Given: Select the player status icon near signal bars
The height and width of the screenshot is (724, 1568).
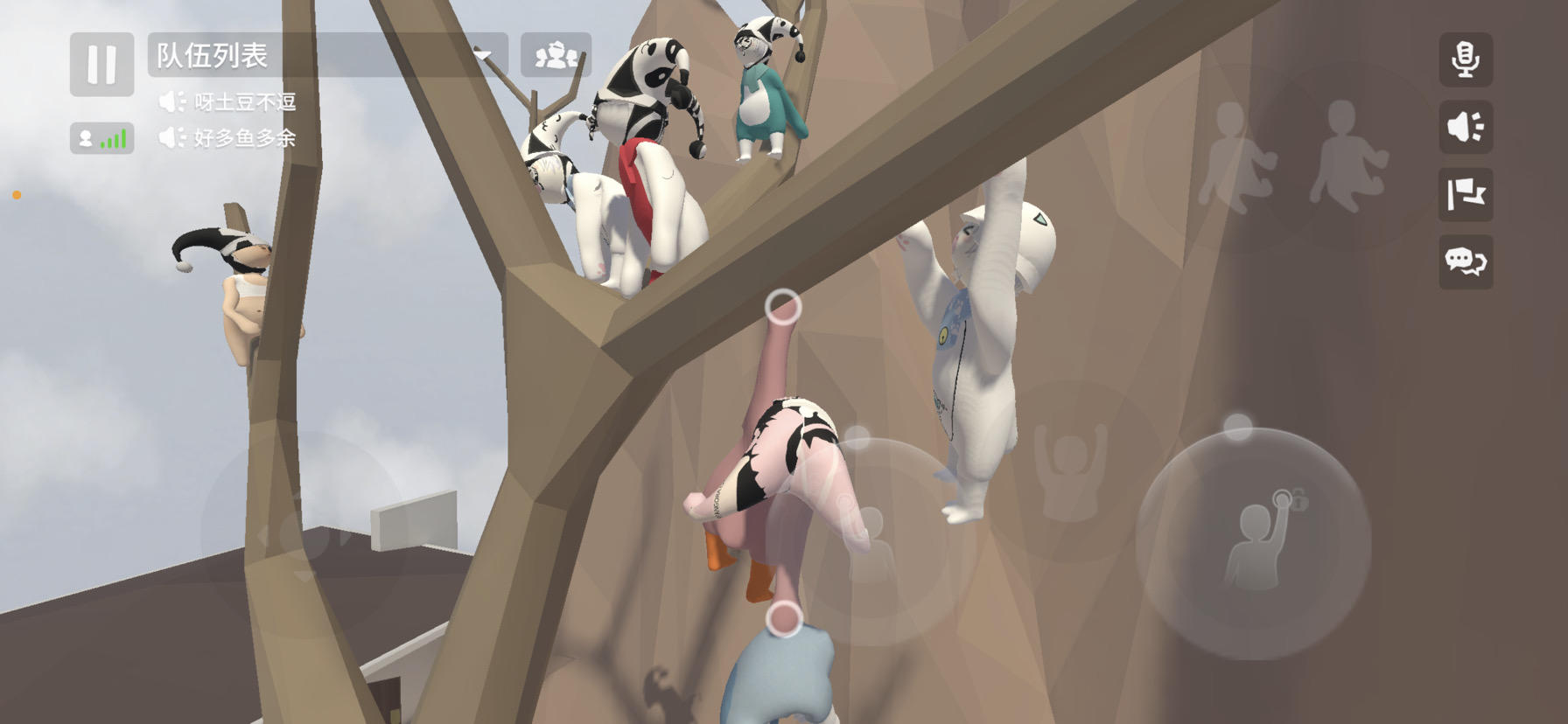Looking at the screenshot, I should tap(85, 138).
